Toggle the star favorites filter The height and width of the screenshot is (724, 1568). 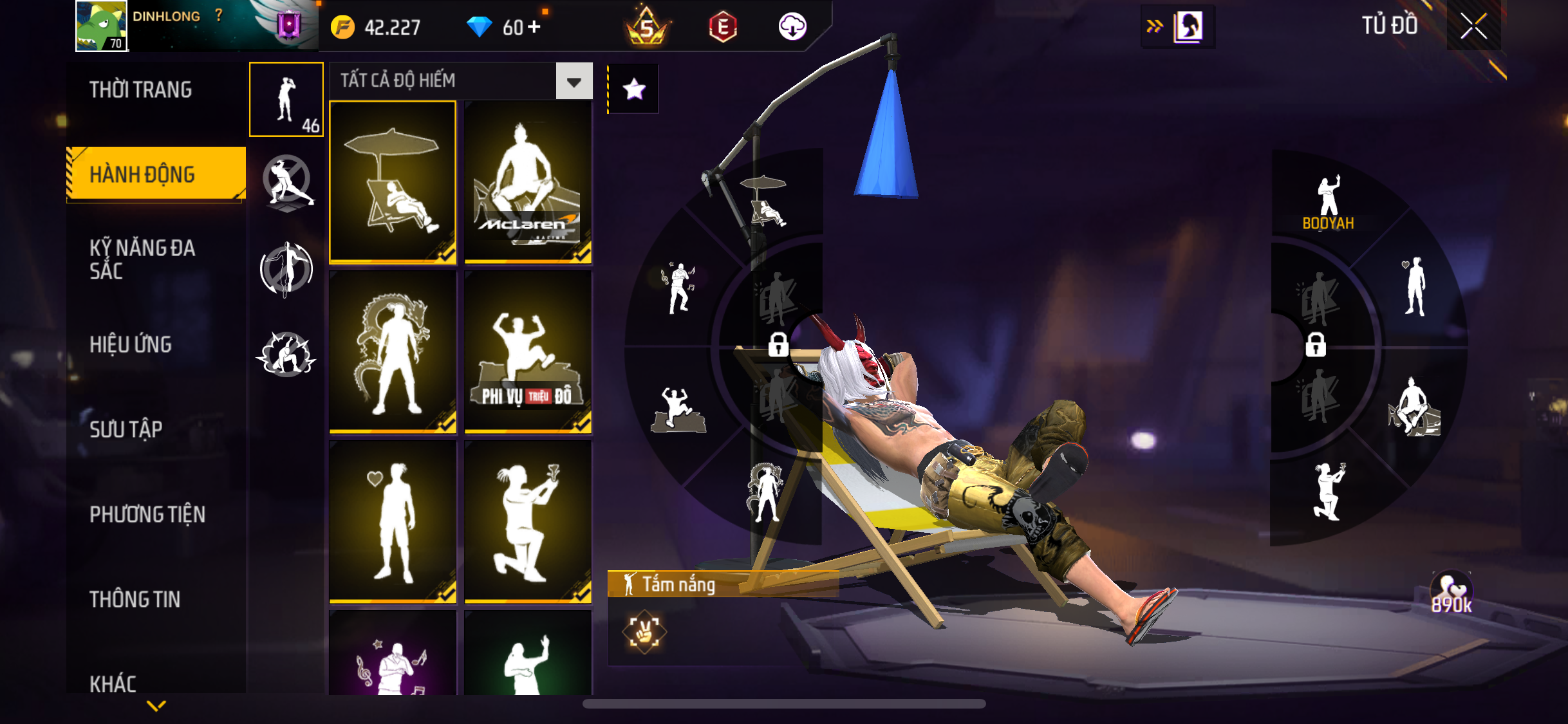click(x=634, y=89)
